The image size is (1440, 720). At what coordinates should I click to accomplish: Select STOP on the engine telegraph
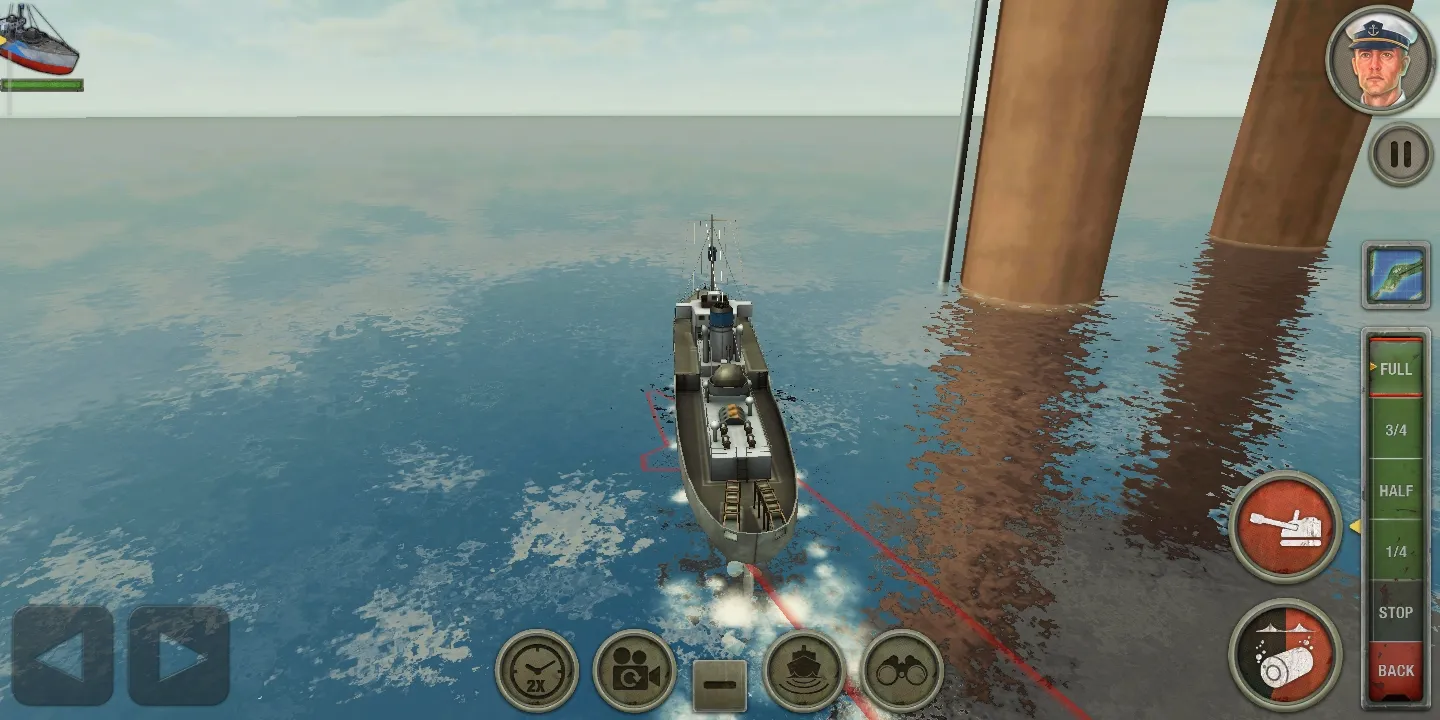coord(1395,612)
